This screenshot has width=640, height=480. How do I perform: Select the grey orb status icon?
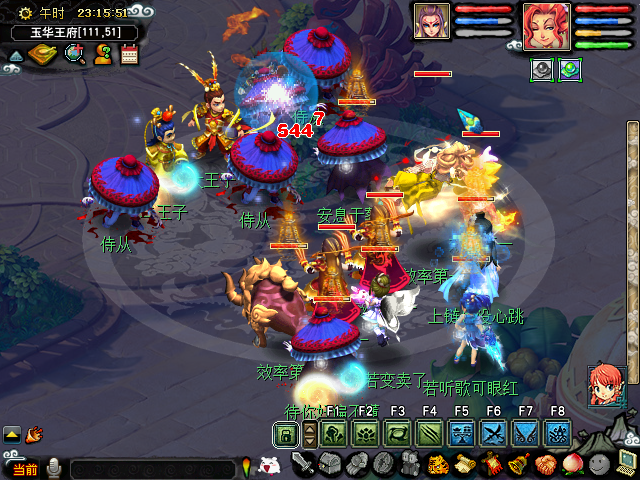(541, 70)
